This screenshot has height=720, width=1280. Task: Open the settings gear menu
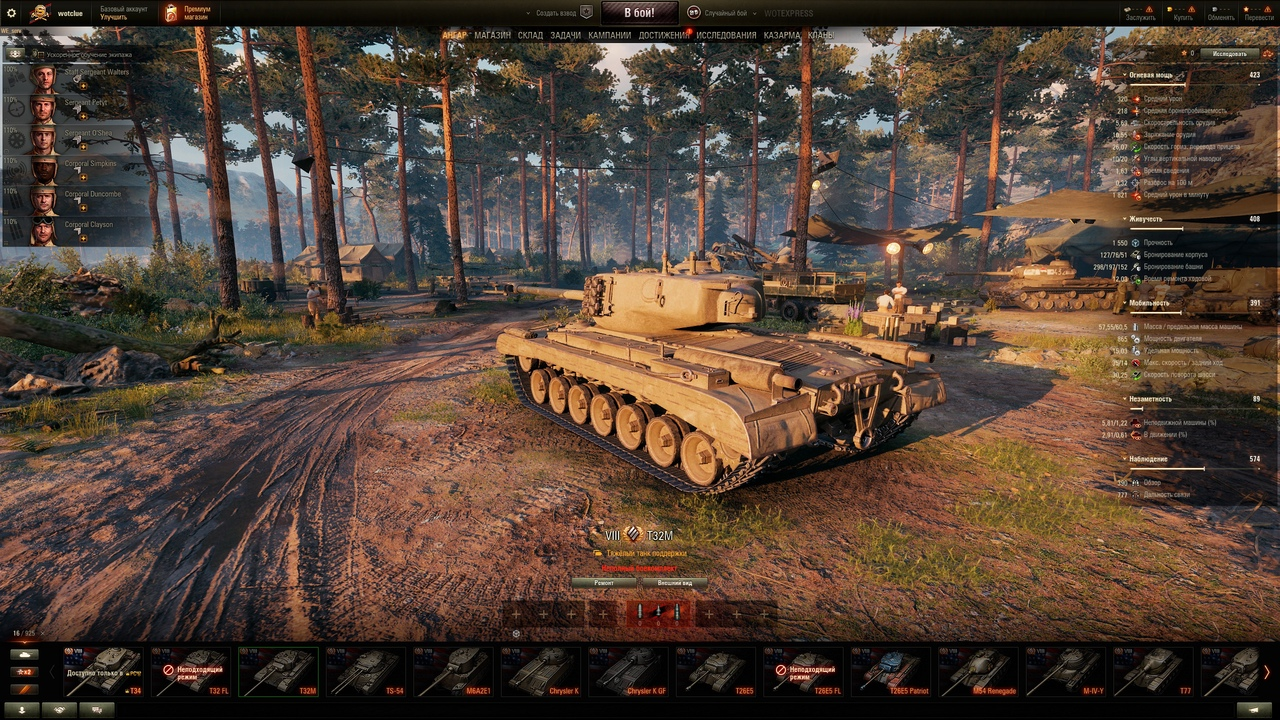tap(12, 13)
